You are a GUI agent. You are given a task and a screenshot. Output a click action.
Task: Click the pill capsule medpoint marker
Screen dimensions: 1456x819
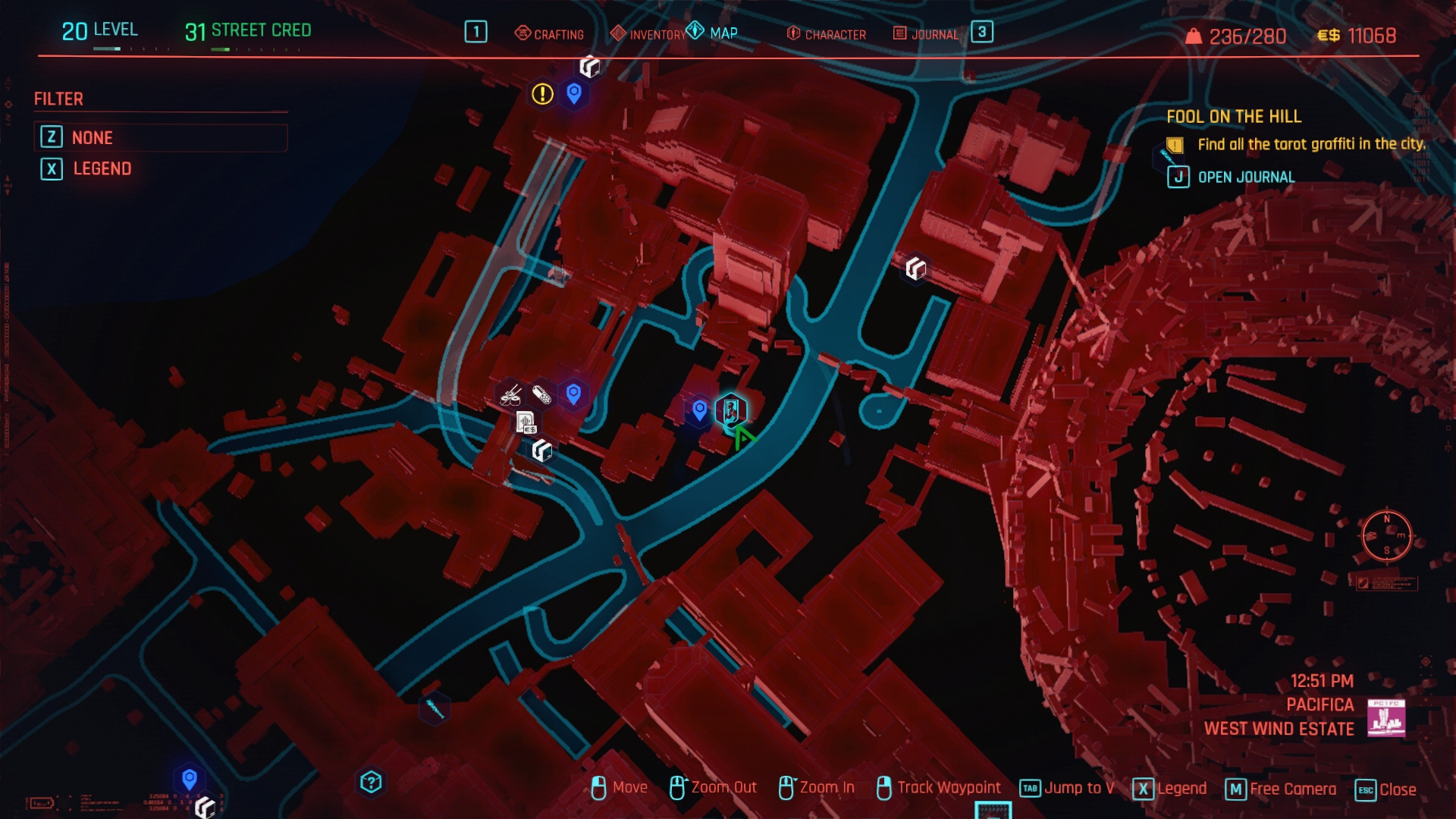541,394
